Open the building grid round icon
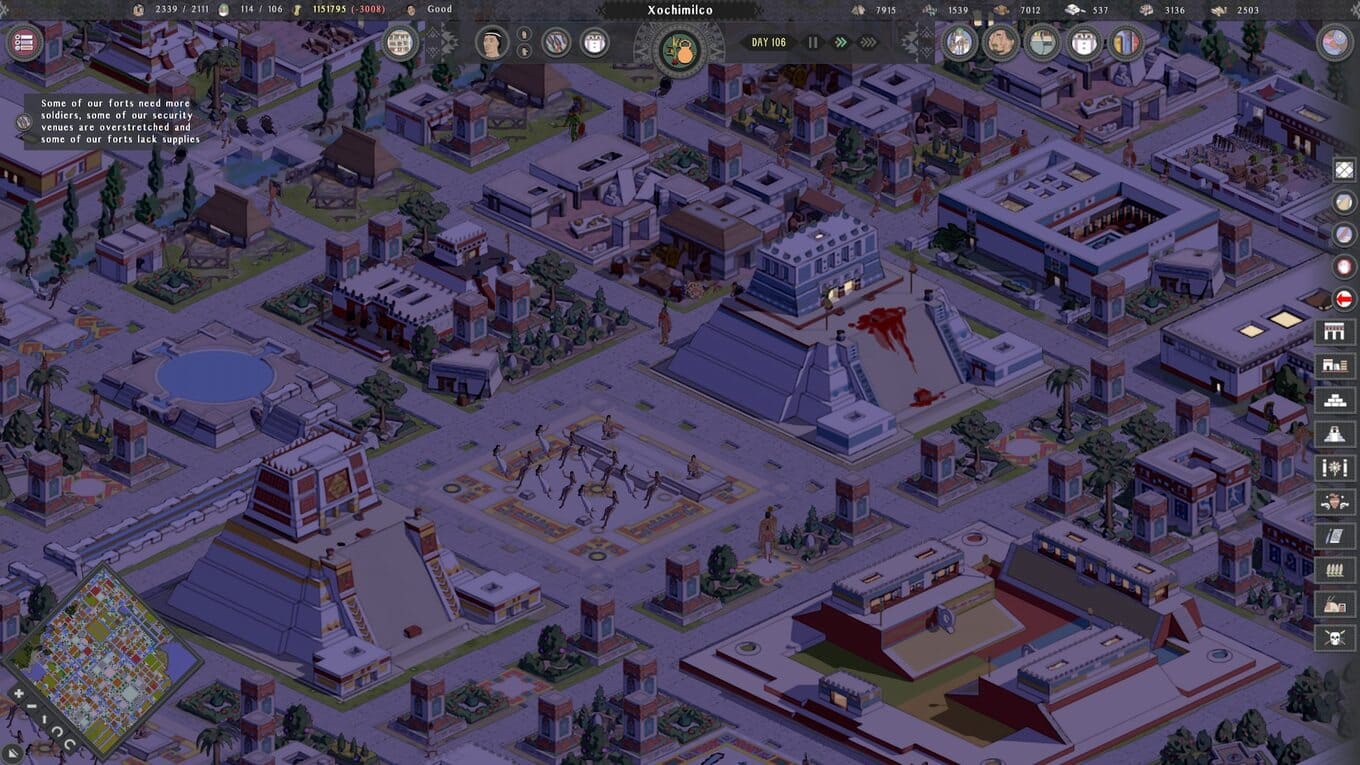Viewport: 1360px width, 765px height. coord(400,43)
